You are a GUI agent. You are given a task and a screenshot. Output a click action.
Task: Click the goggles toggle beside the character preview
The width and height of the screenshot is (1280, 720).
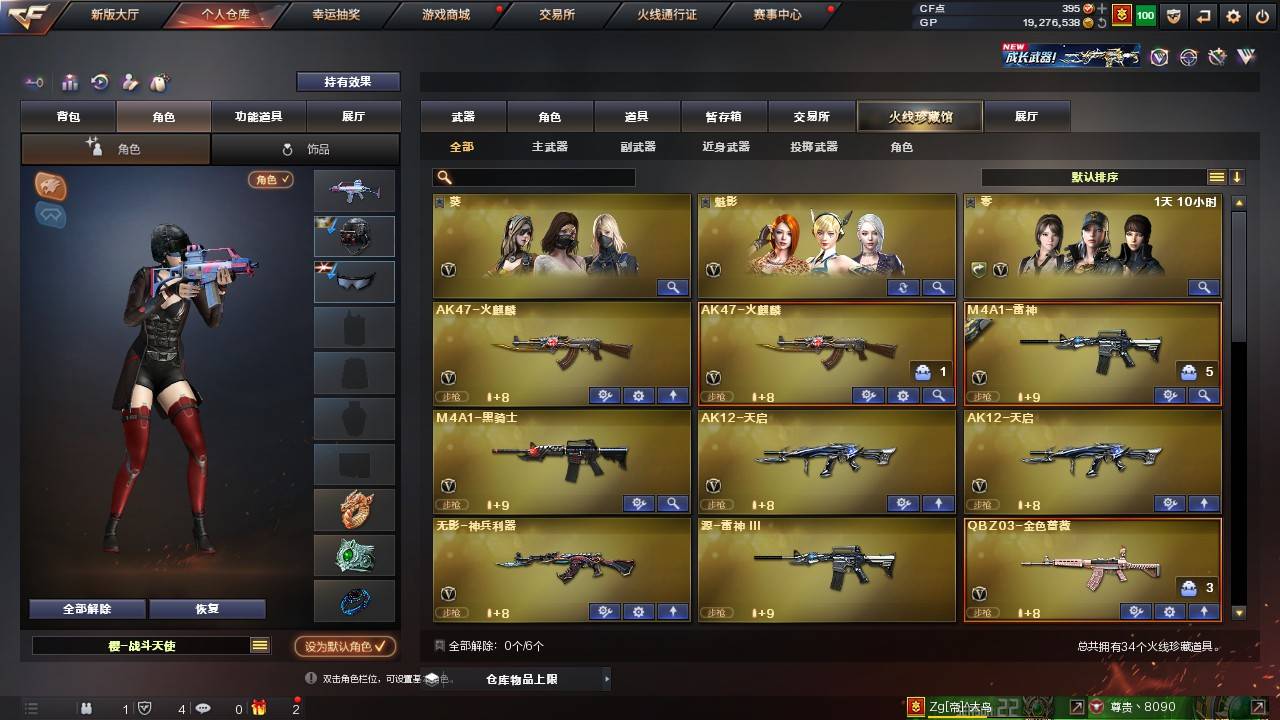coord(50,215)
